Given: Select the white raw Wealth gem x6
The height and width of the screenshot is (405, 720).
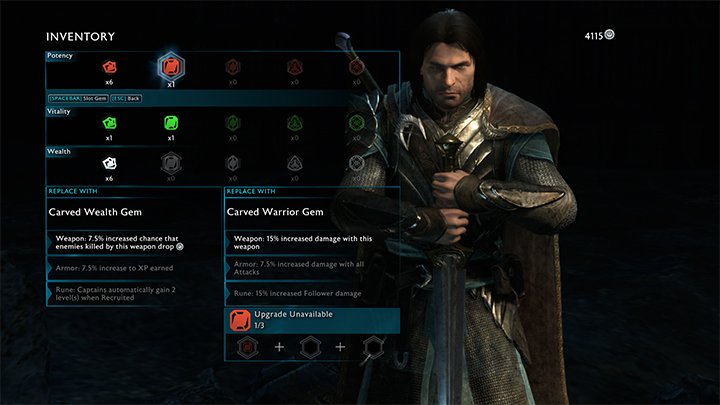Looking at the screenshot, I should [x=110, y=163].
